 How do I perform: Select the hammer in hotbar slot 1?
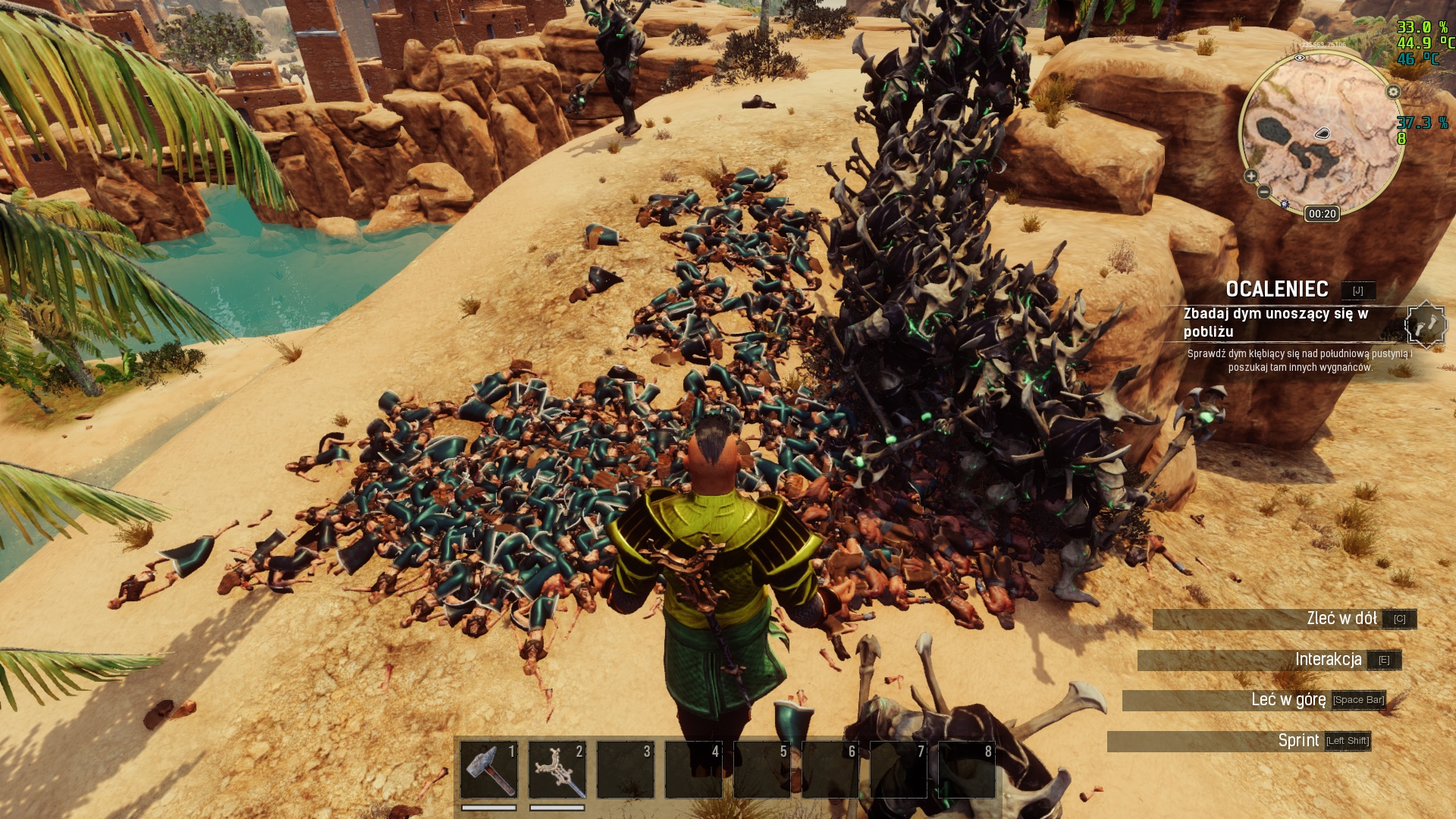coord(488,769)
